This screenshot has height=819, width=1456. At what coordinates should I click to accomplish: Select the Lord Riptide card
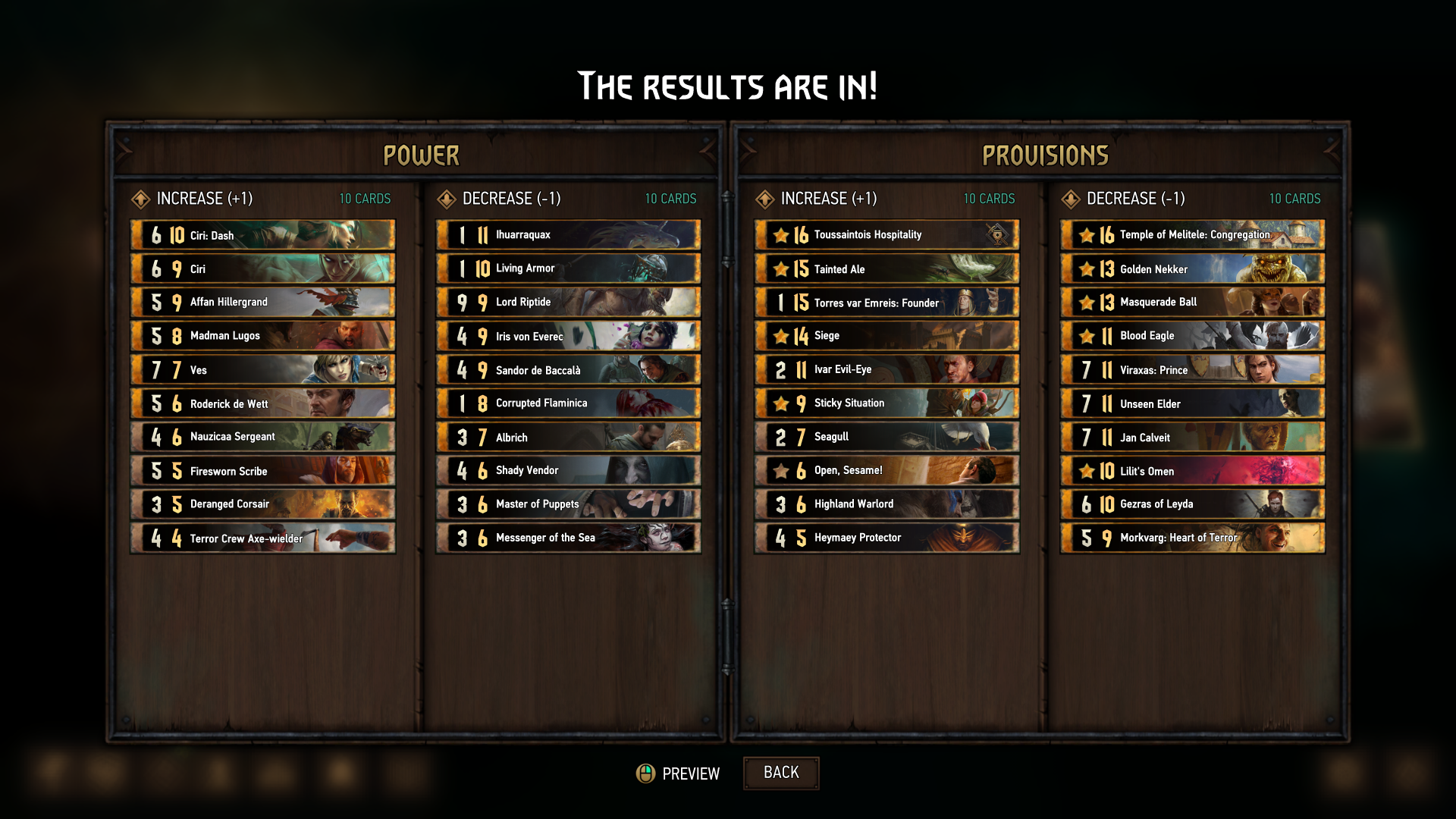tap(568, 303)
